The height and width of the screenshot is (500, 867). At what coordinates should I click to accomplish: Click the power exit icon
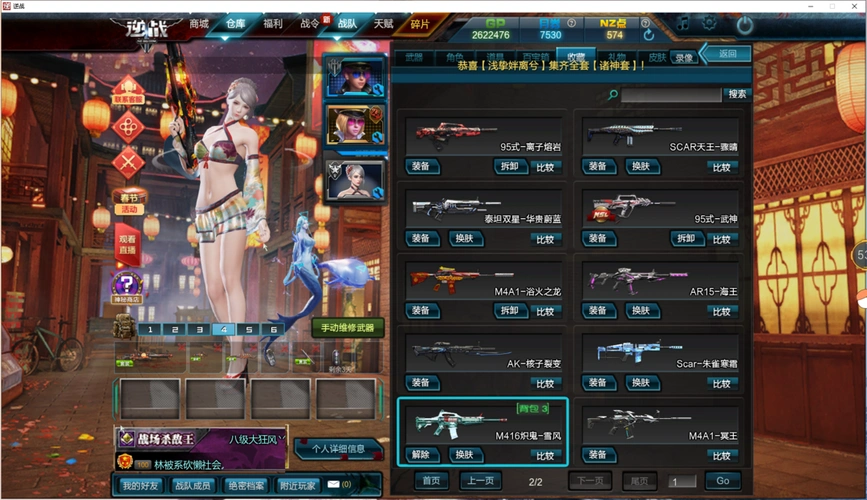744,24
